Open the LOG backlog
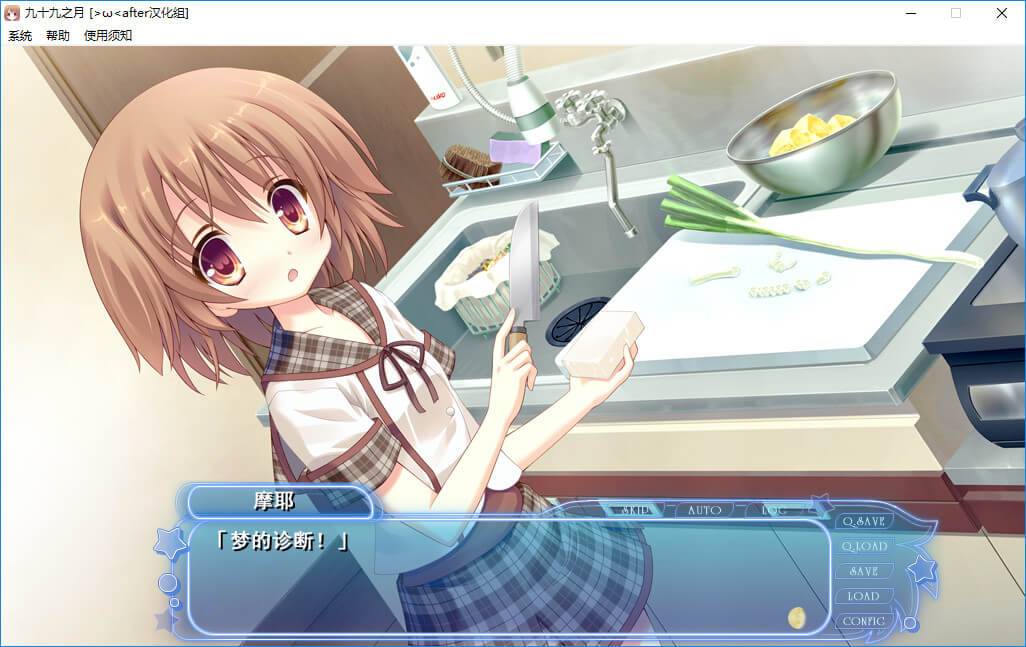1026x647 pixels. pos(774,510)
